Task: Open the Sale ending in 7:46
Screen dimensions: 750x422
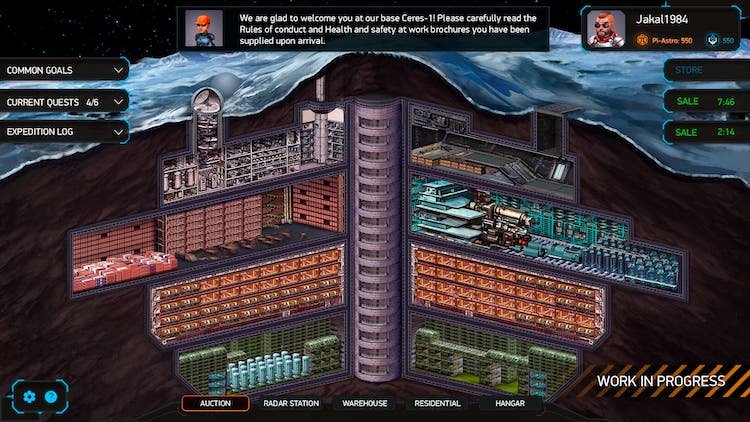Action: [705, 102]
